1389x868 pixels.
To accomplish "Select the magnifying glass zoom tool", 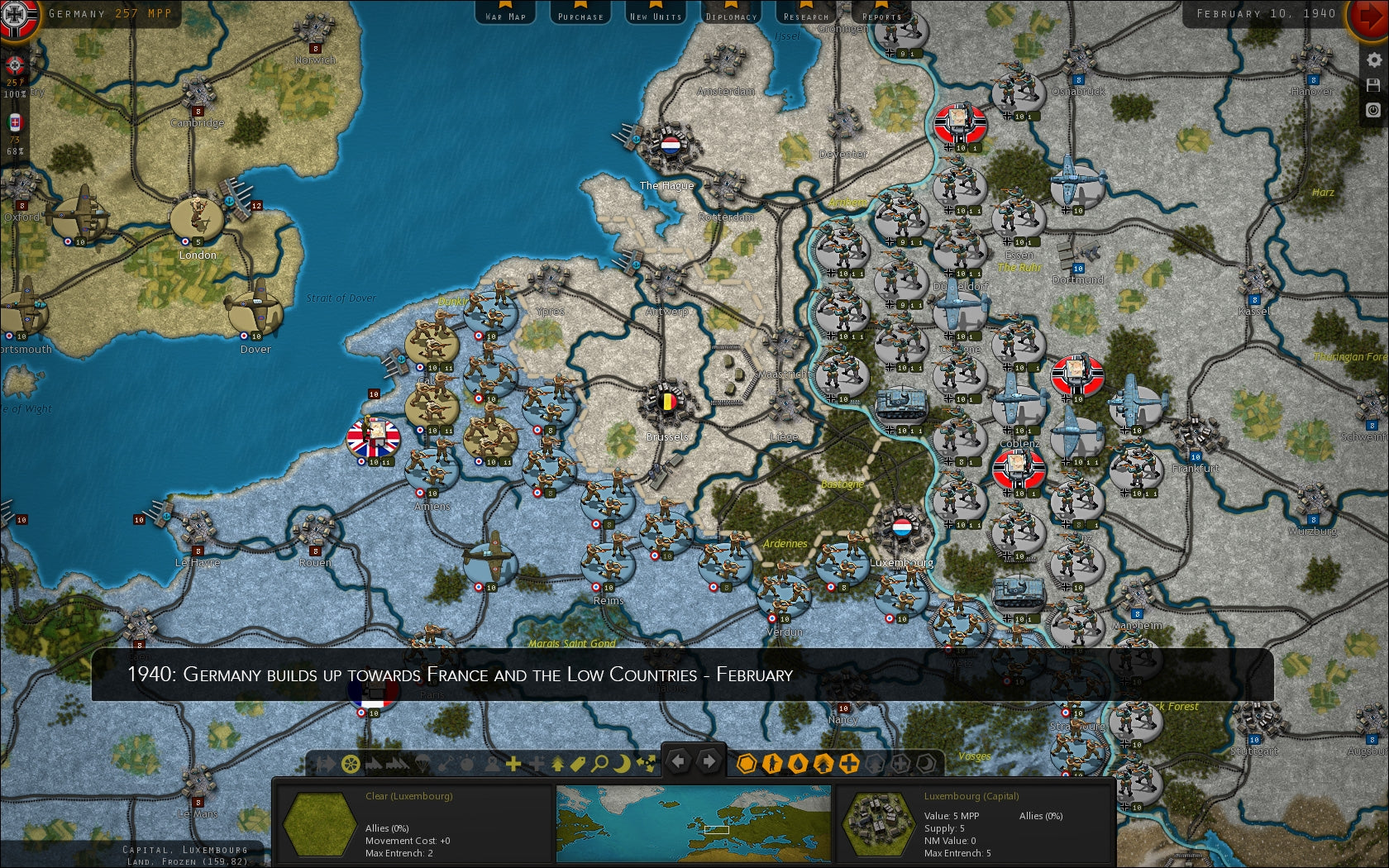I will pos(600,762).
